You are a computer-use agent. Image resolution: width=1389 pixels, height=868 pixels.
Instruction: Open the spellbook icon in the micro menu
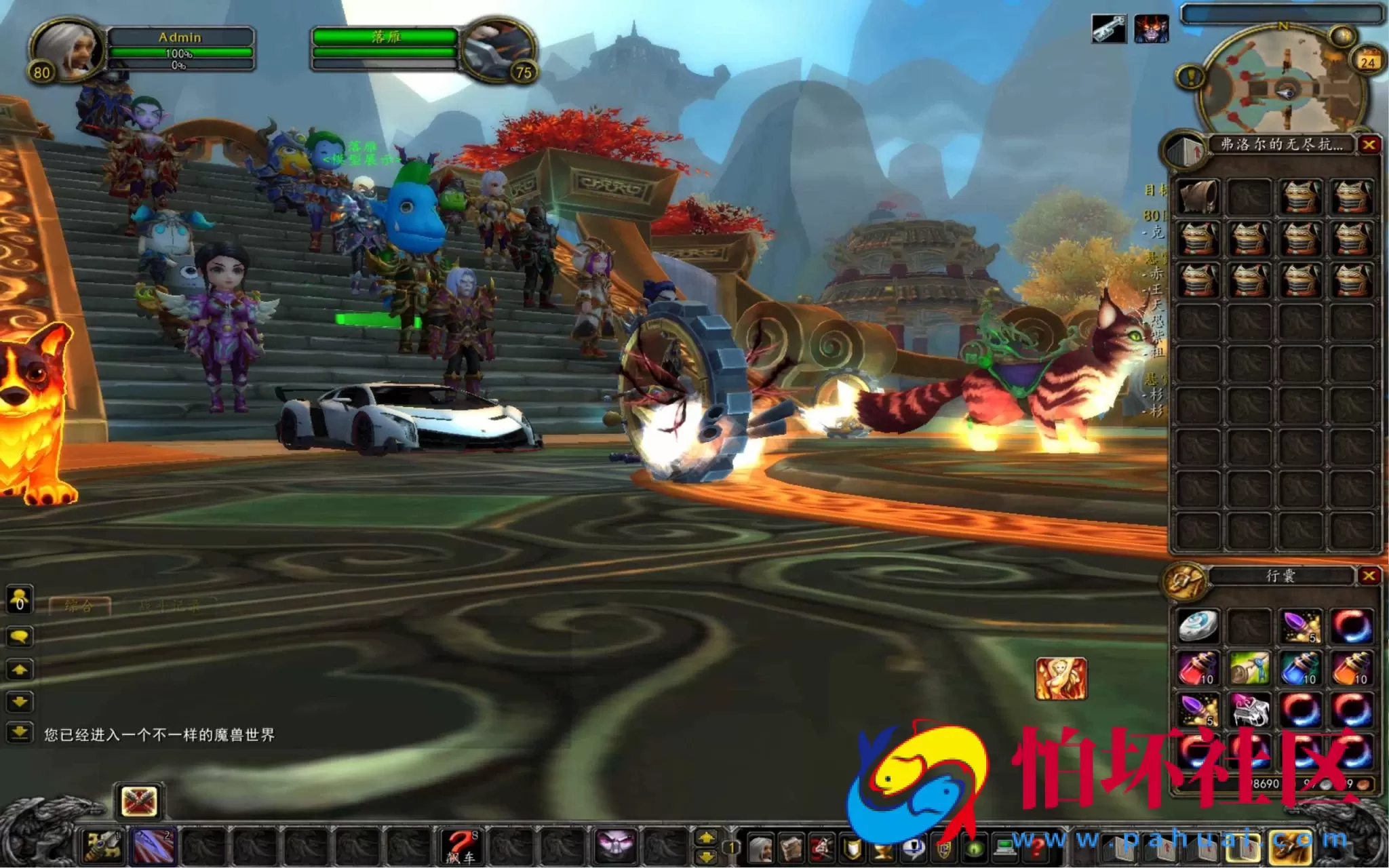791,849
